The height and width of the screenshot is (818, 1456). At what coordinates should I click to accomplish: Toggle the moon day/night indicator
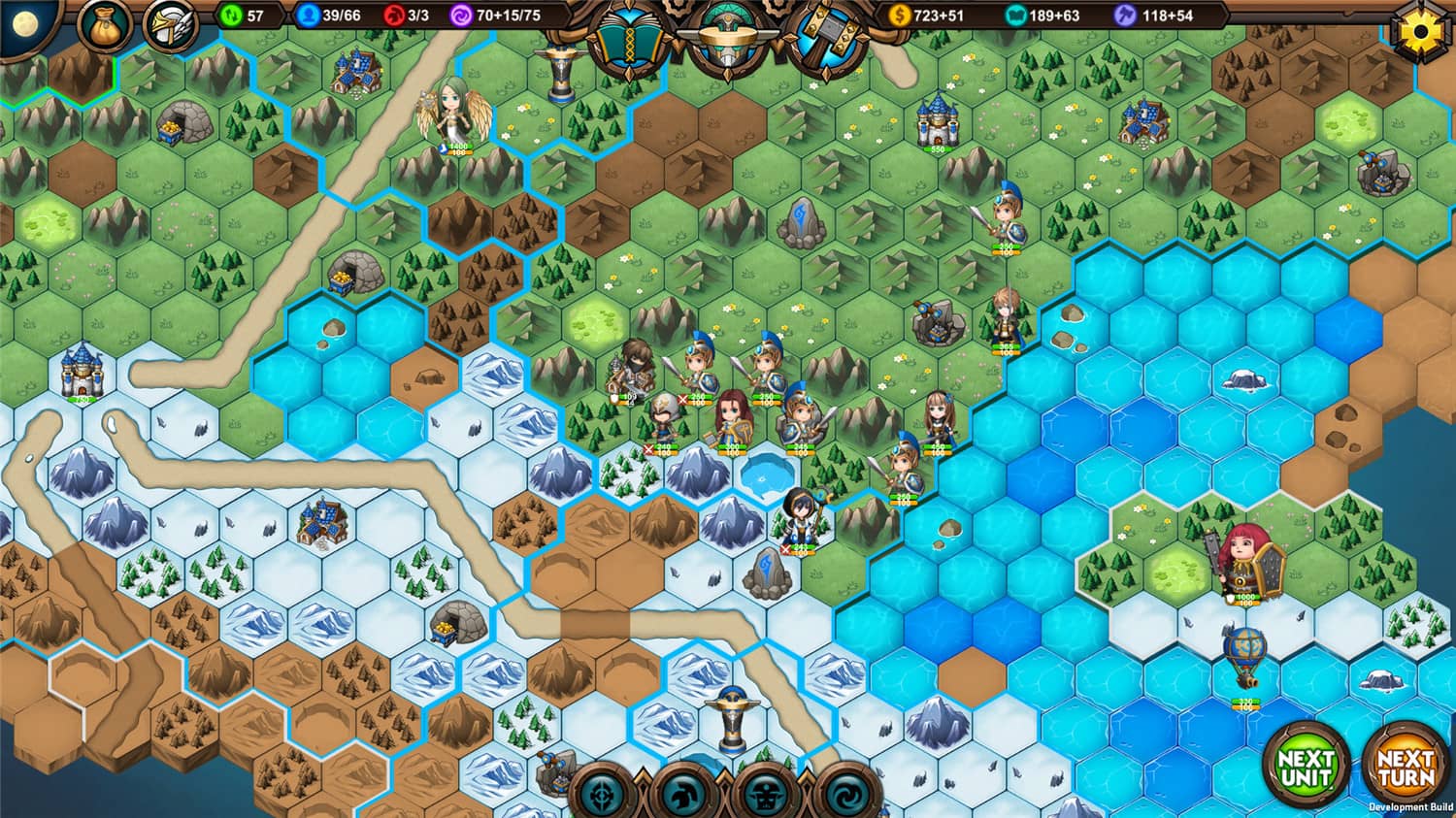tap(25, 21)
